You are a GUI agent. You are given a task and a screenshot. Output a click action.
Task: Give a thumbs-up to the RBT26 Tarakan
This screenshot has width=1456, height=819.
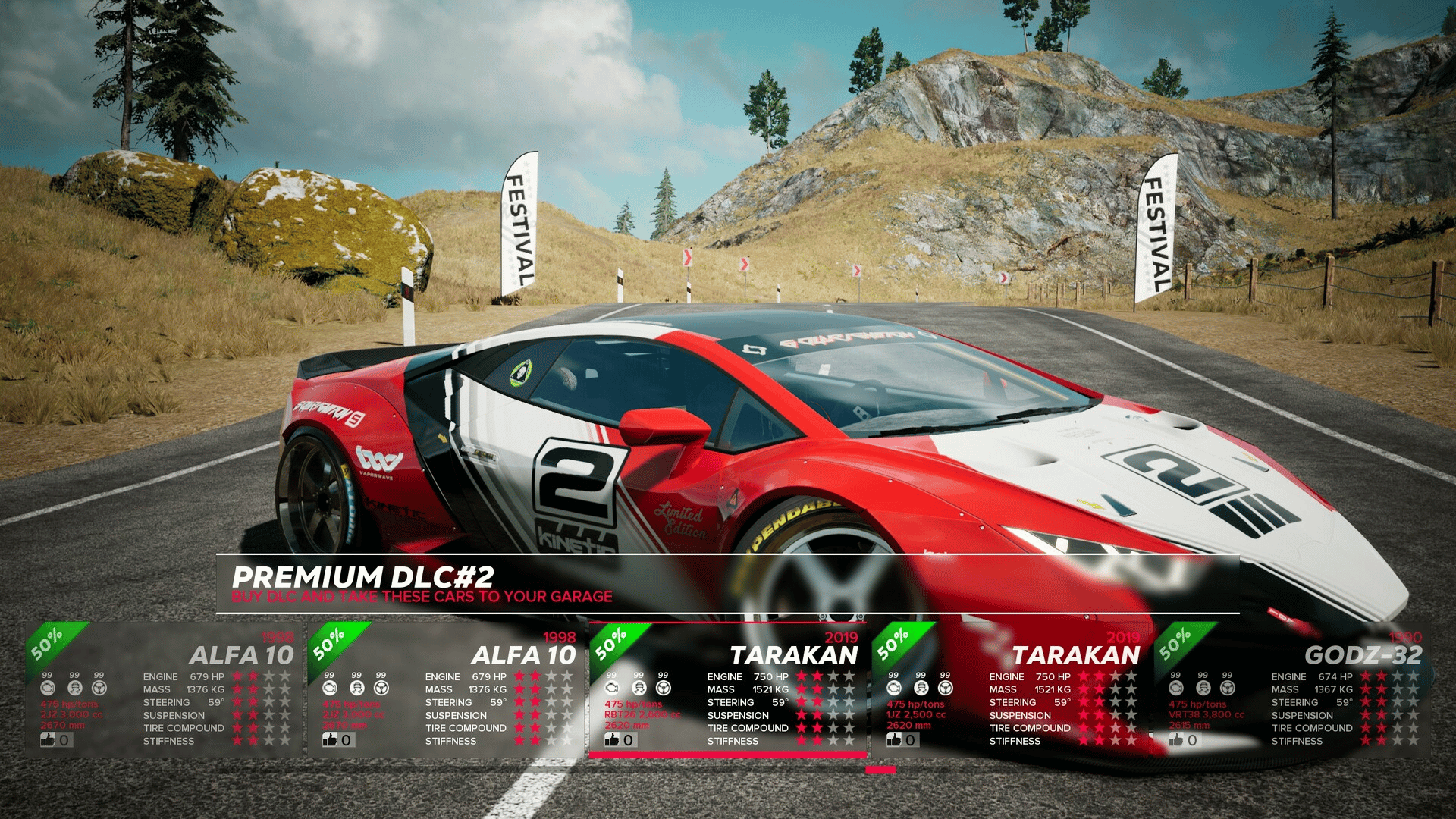coord(612,739)
